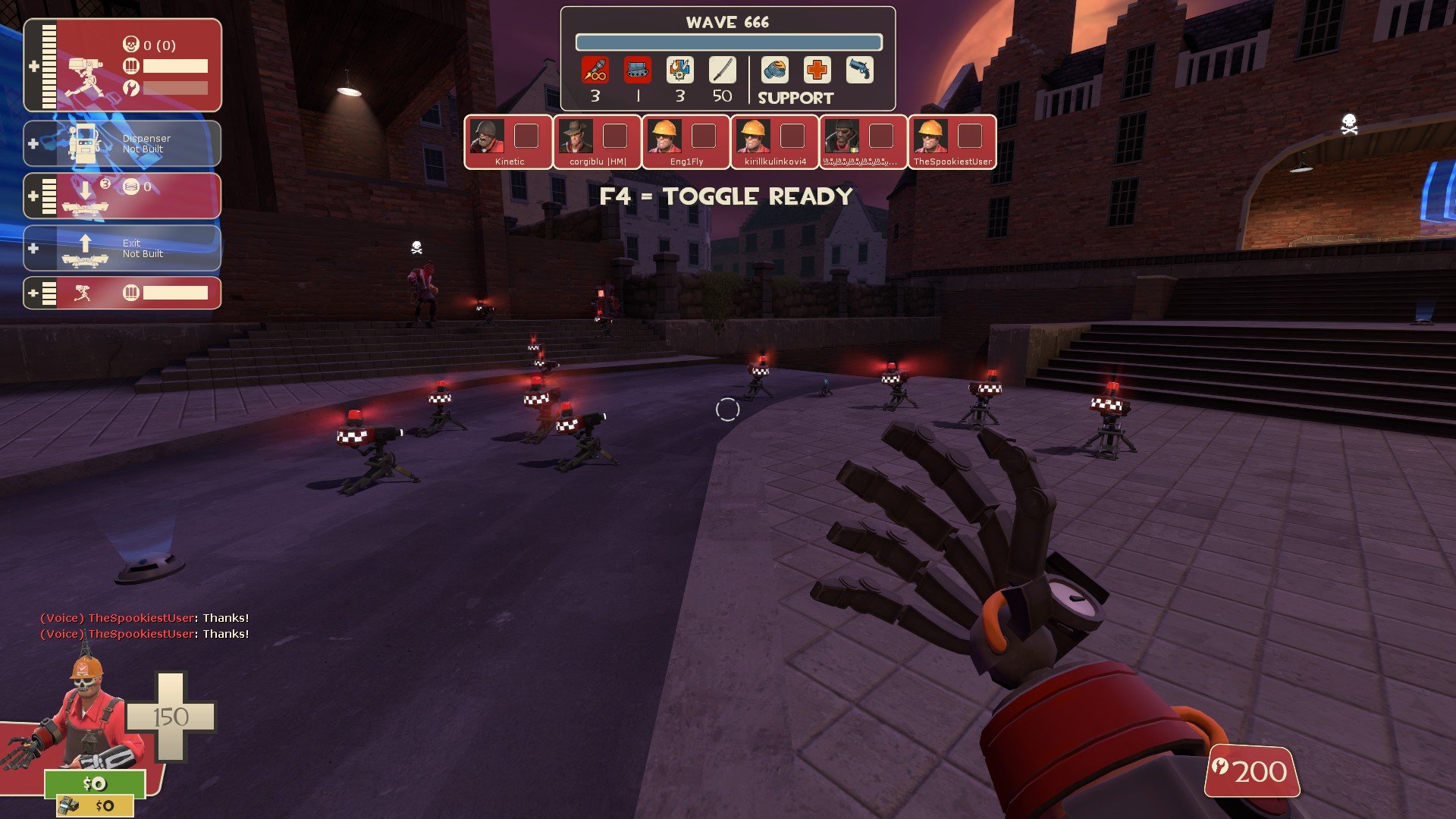The width and height of the screenshot is (1456, 819).
Task: Select the sentry gun status panel
Action: (x=123, y=66)
